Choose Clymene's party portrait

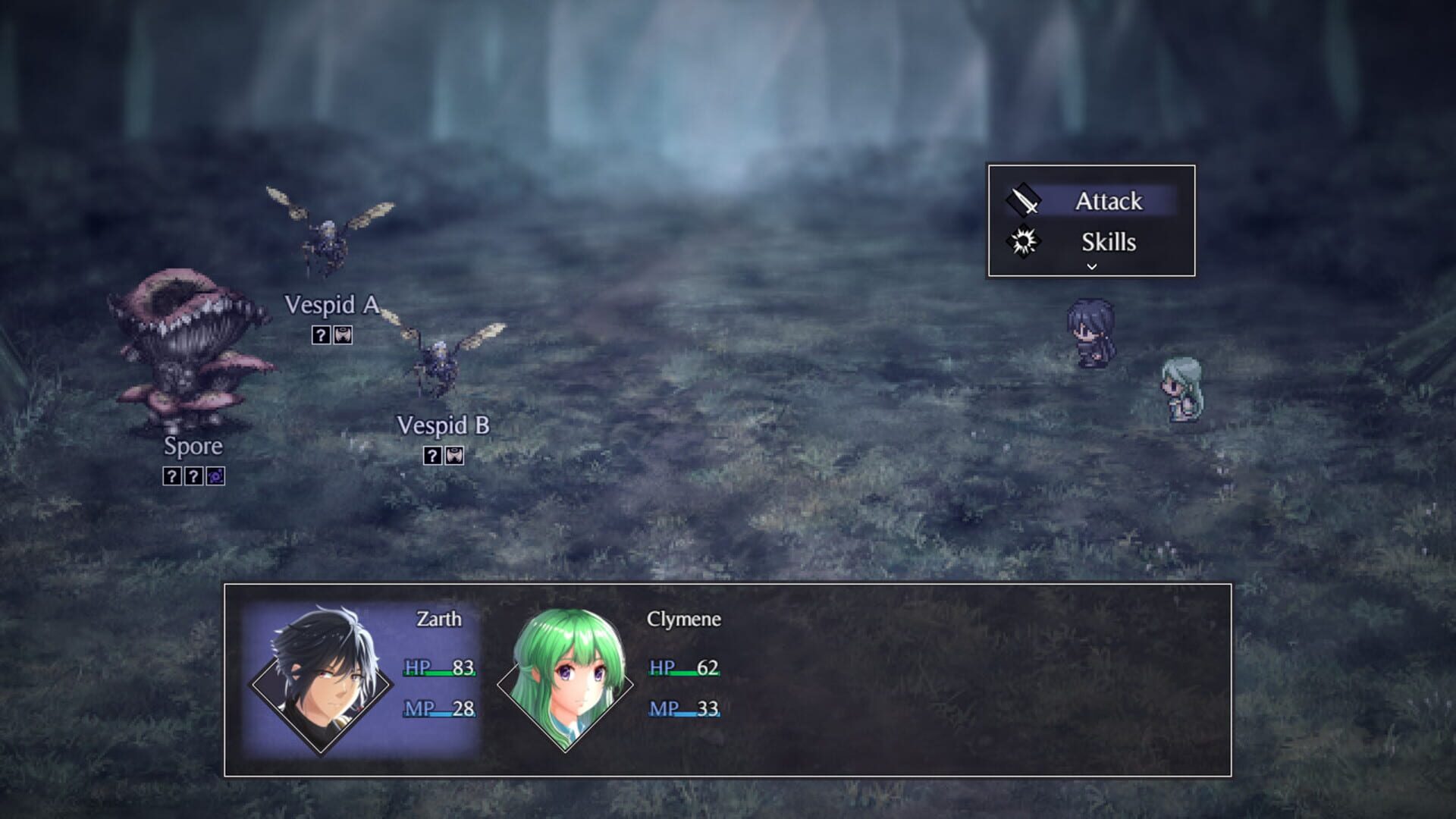pyautogui.click(x=566, y=680)
